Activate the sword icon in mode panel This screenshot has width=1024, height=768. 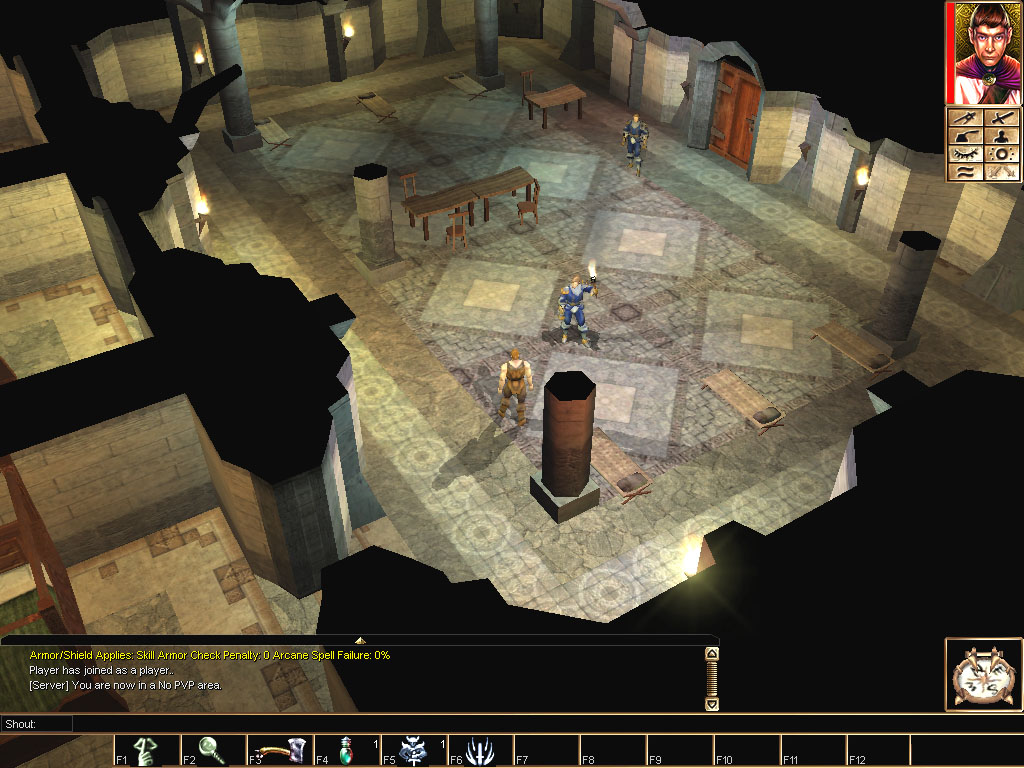coord(1002,119)
